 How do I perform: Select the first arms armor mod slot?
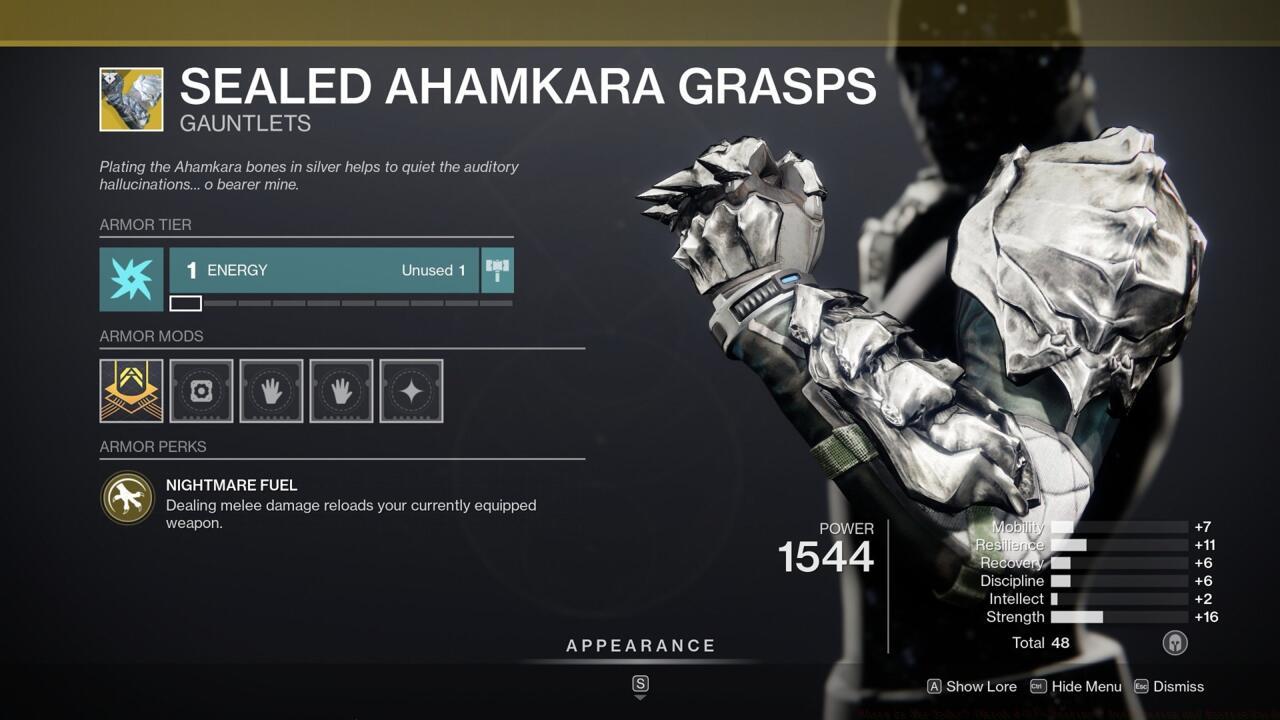[x=271, y=390]
